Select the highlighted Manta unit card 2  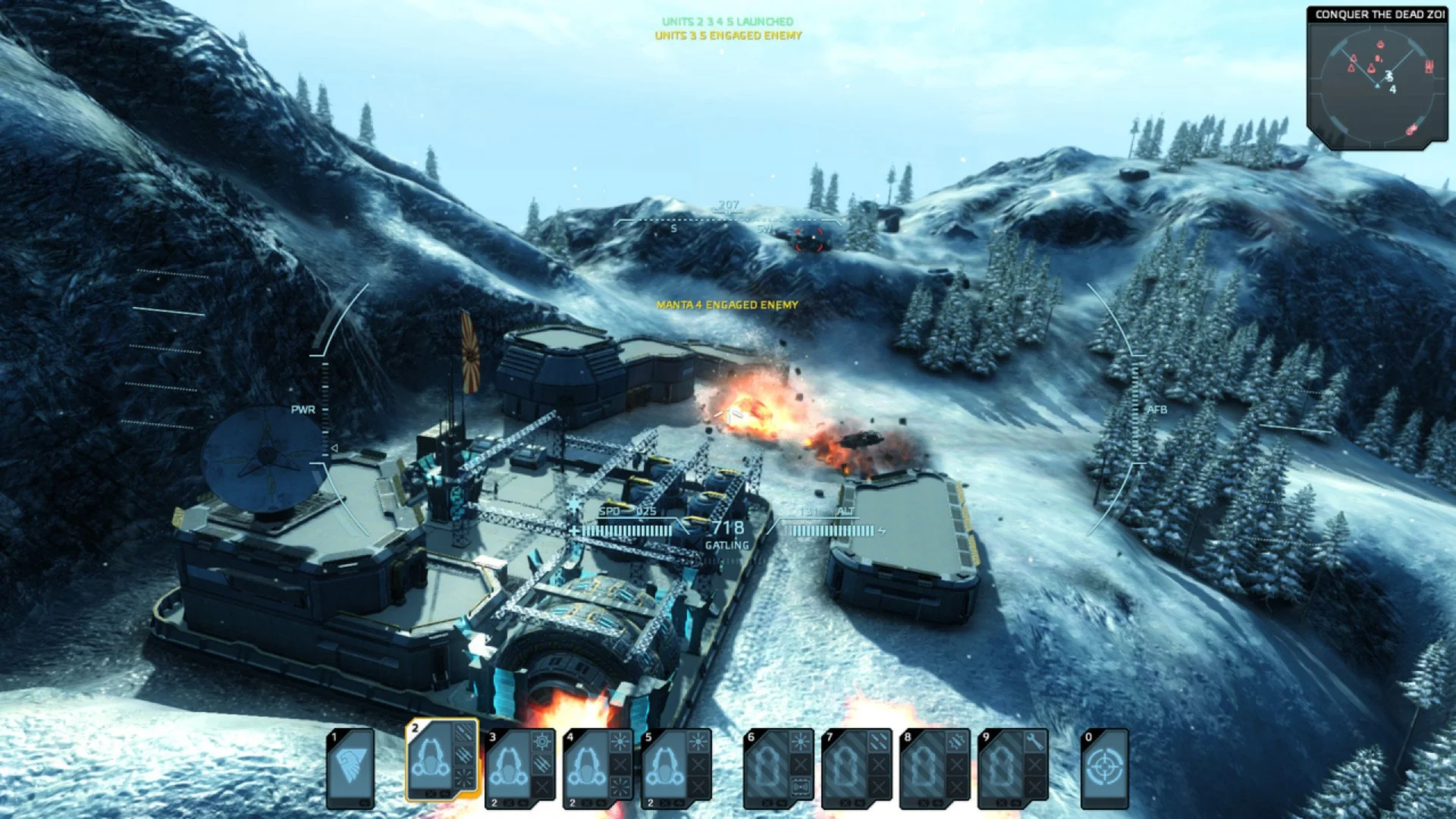tap(442, 761)
